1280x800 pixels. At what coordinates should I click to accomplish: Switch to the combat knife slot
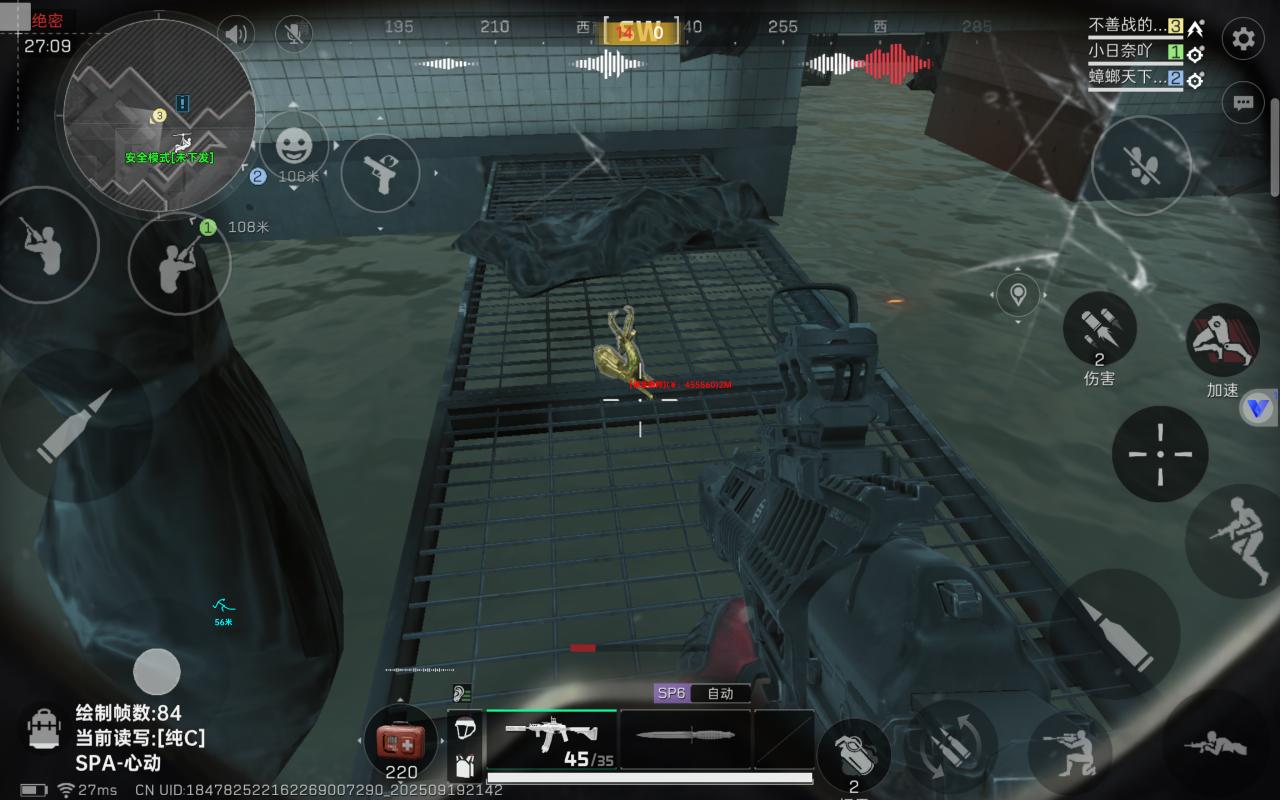pyautogui.click(x=685, y=739)
